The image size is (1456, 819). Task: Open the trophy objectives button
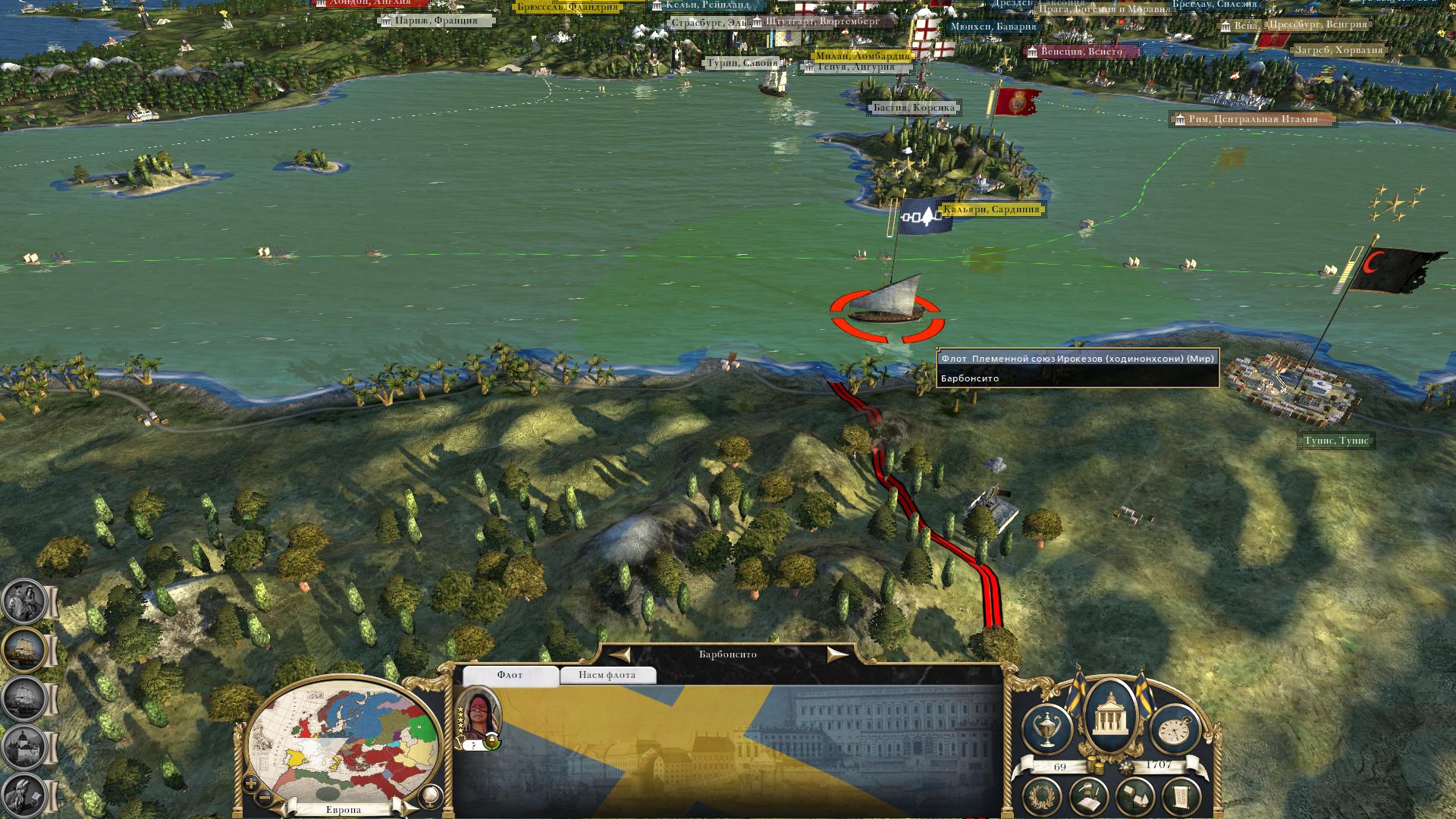pyautogui.click(x=1047, y=730)
